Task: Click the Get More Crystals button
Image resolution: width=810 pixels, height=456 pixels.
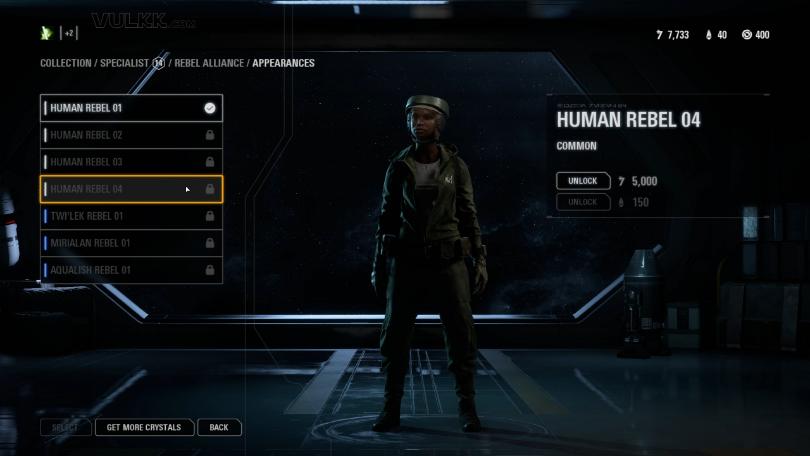Action: [x=144, y=427]
